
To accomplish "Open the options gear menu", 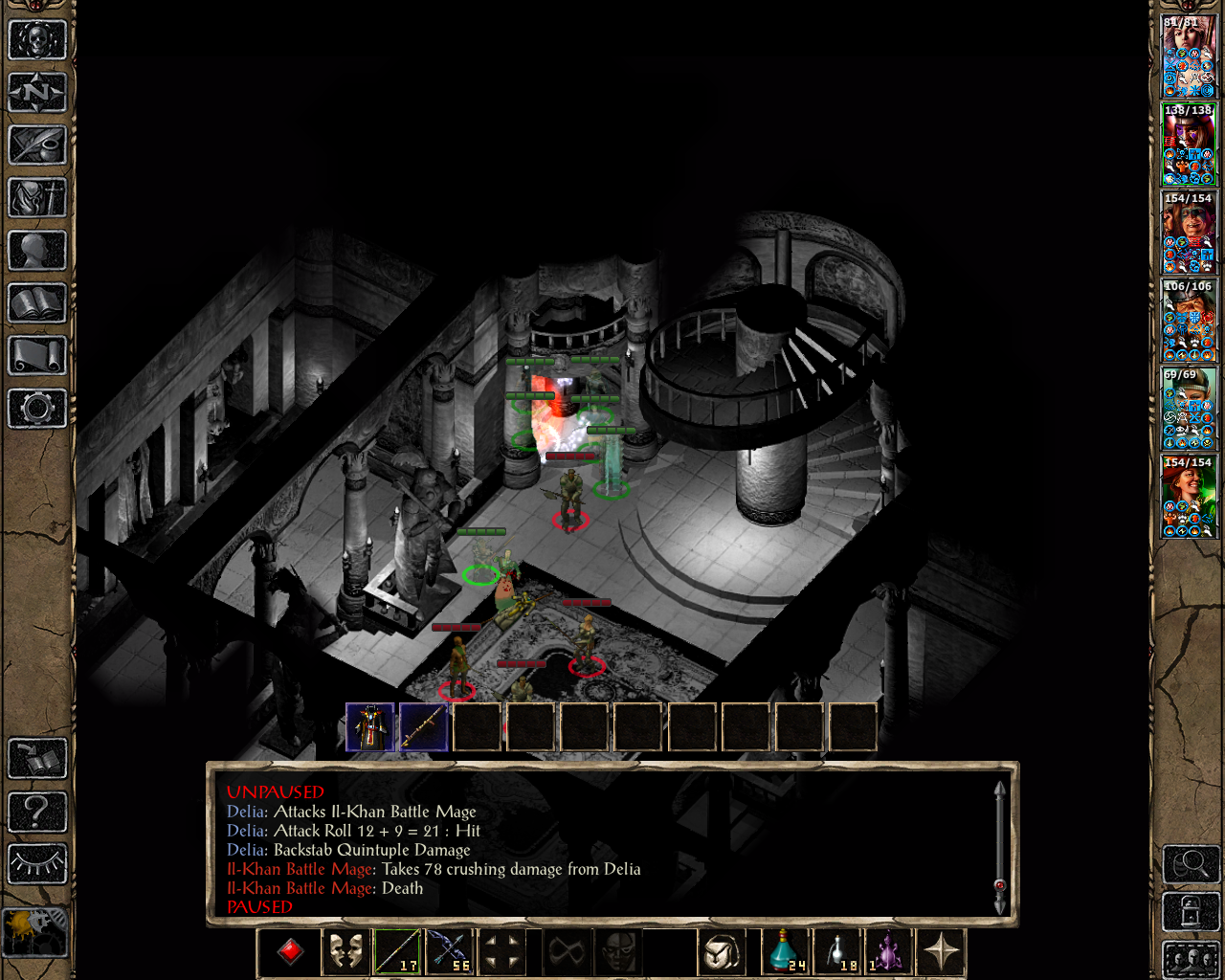I will (x=37, y=409).
